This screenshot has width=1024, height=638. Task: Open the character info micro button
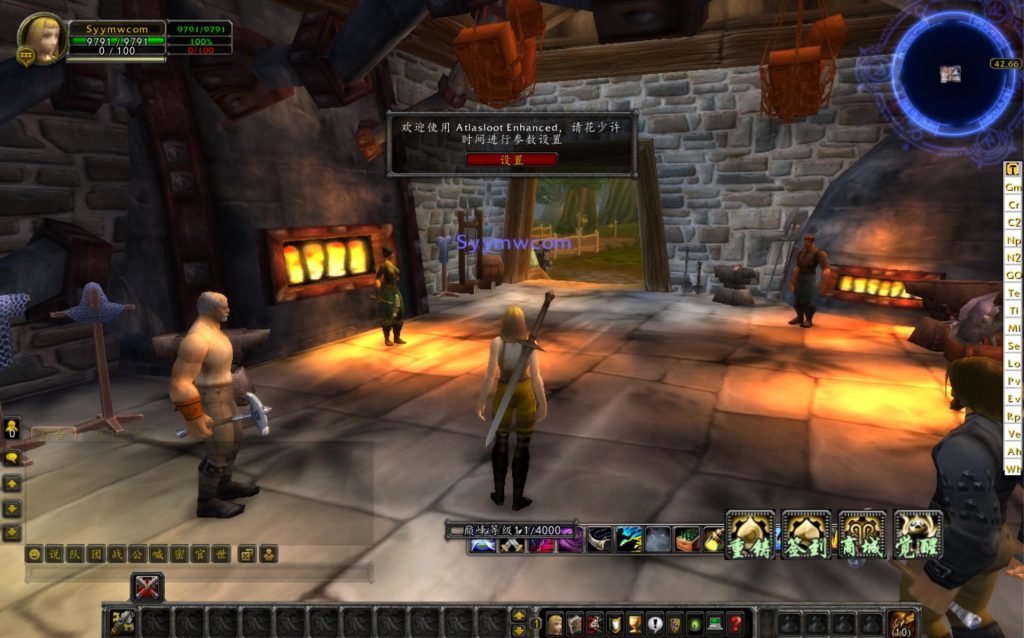[555, 623]
